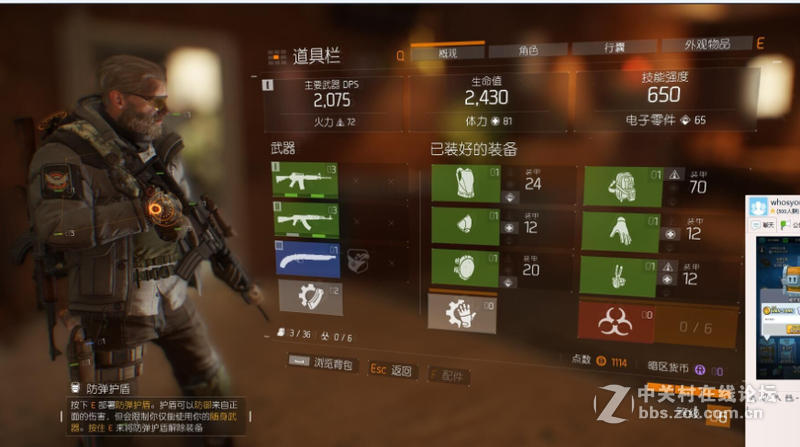
Task: Open the 外观物品 appearance items tab
Action: pyautogui.click(x=707, y=47)
